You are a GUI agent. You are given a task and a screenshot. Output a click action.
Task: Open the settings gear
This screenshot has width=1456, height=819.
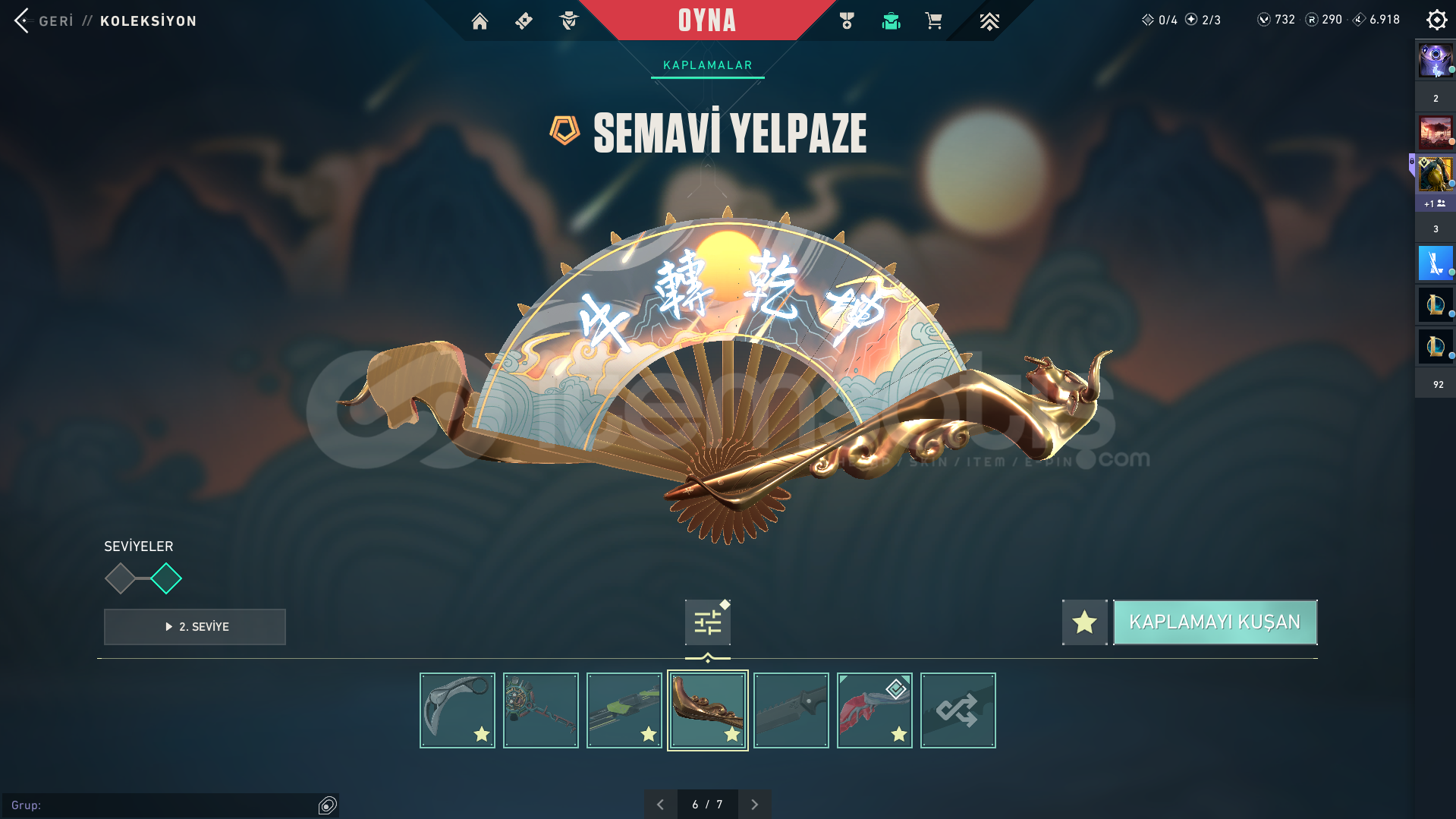[x=1436, y=20]
